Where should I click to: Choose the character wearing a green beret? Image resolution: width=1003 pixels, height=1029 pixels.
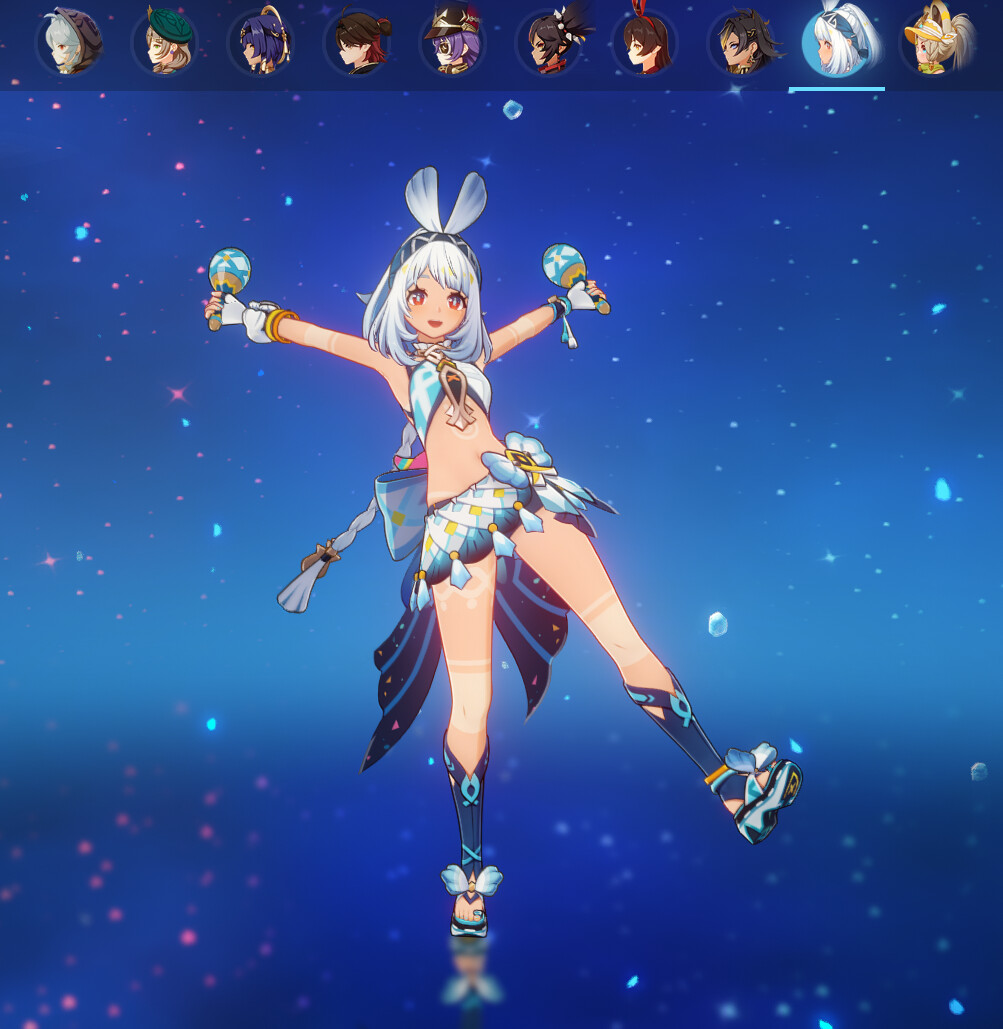(165, 43)
